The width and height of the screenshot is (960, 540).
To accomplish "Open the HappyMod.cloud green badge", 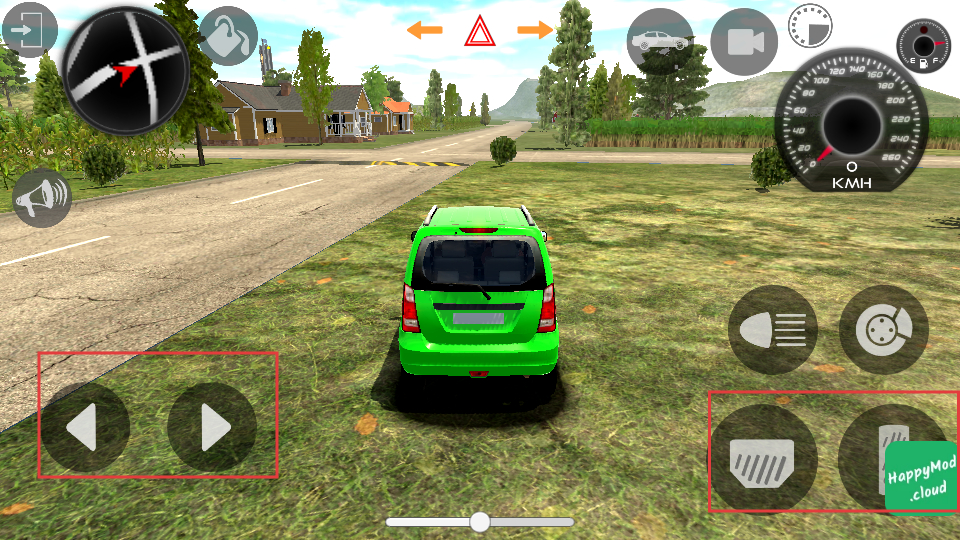I will coord(921,477).
